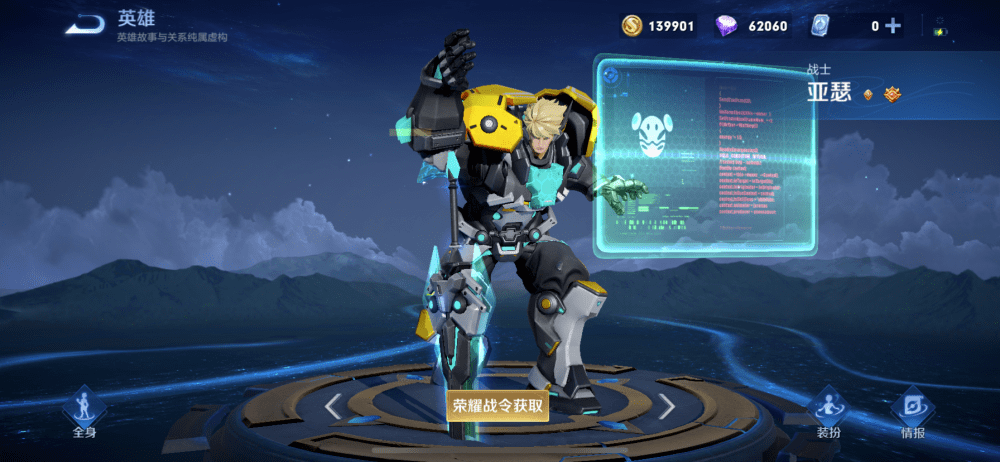Open the 情报 info panel
This screenshot has width=1000, height=462.
tap(912, 412)
